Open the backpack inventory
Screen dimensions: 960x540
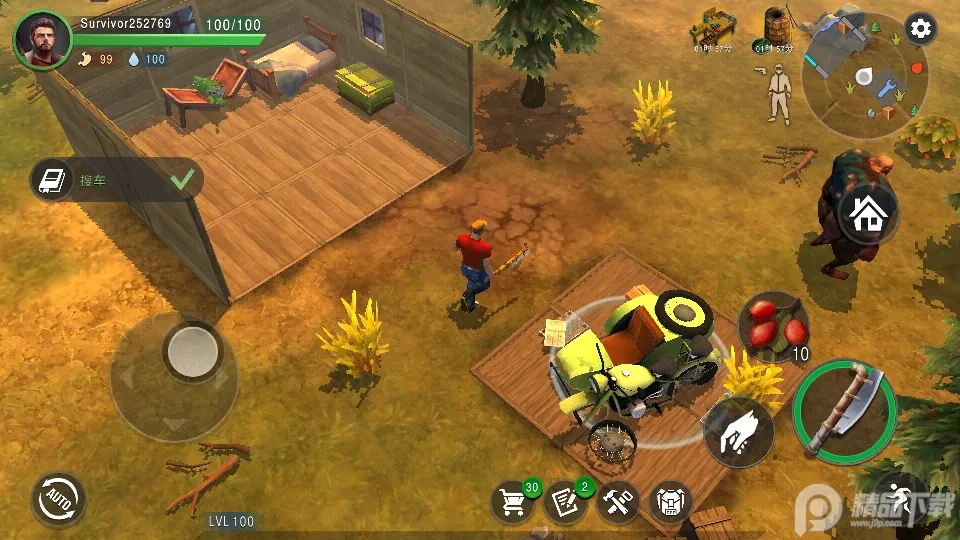[x=670, y=501]
